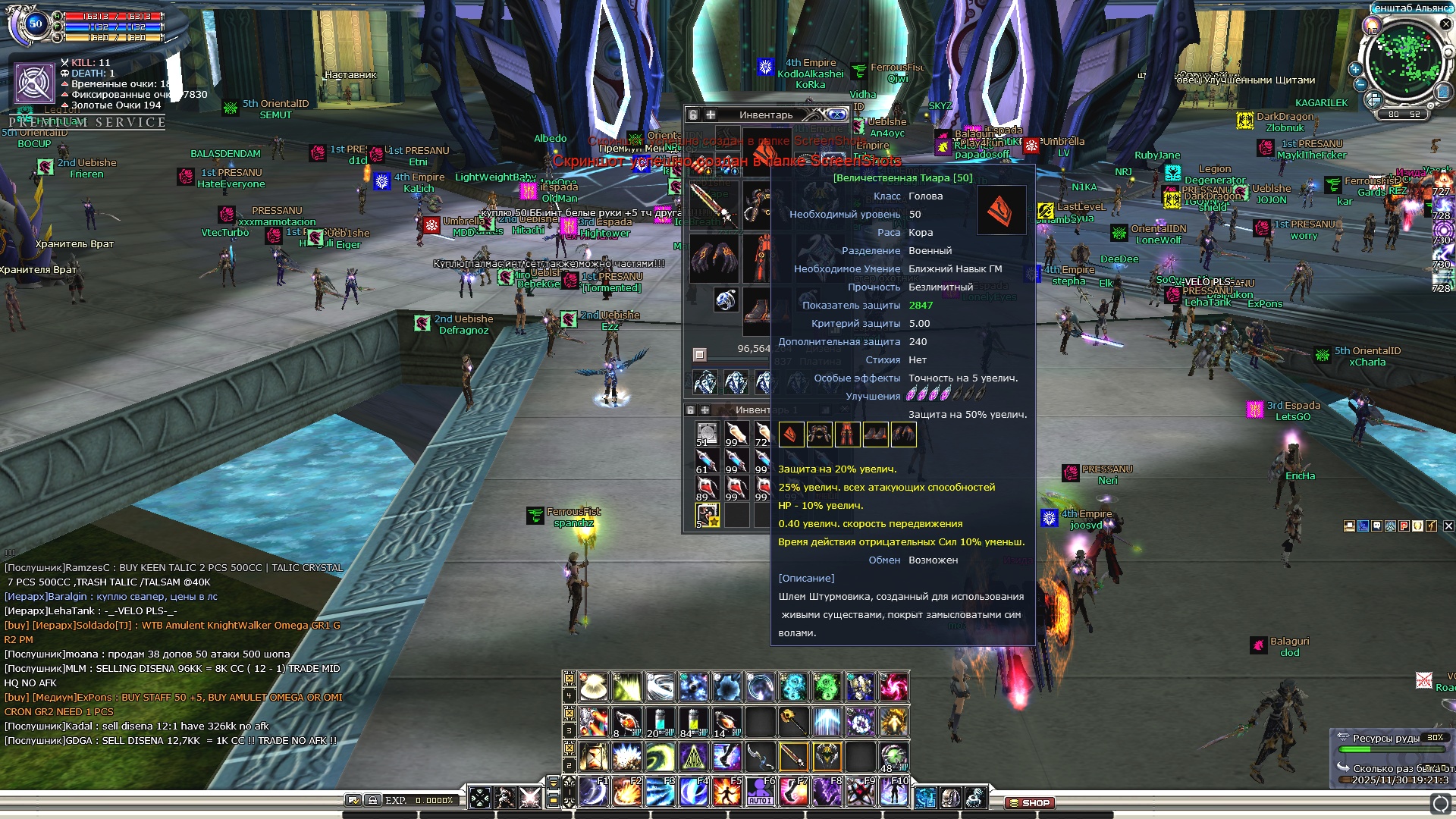Select the hourglass lantern hotbar icon
This screenshot has height=819, width=1456.
593,756
